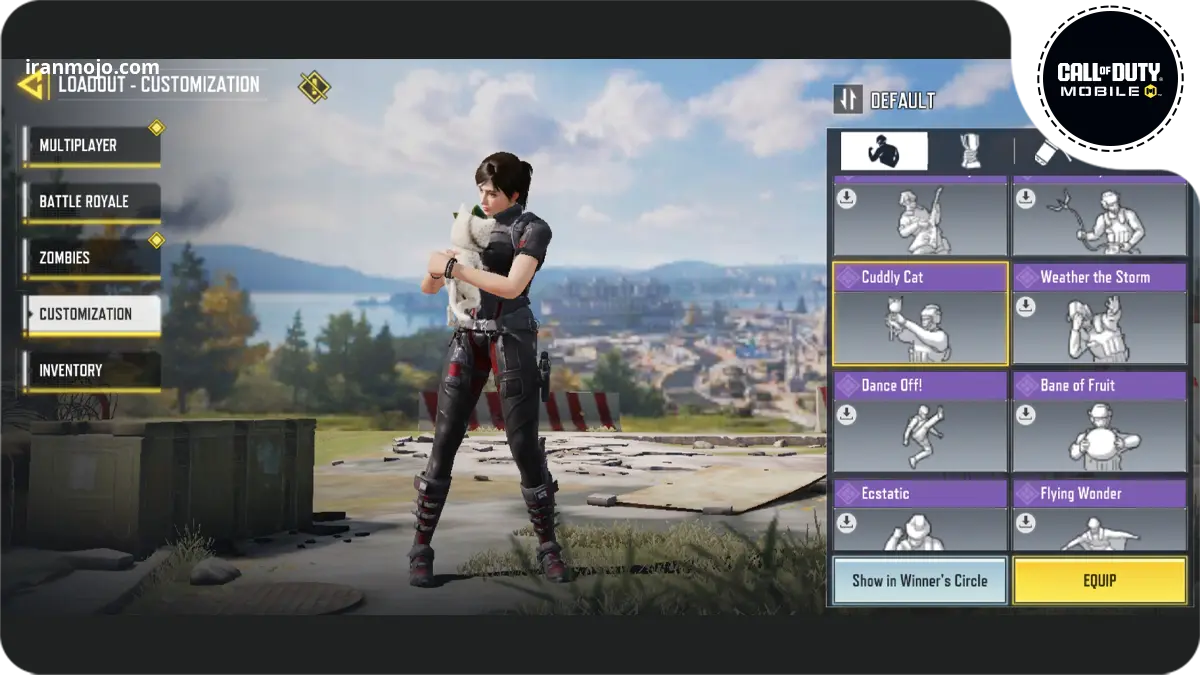
Task: Select the Ecstatic emote
Action: pos(920,514)
